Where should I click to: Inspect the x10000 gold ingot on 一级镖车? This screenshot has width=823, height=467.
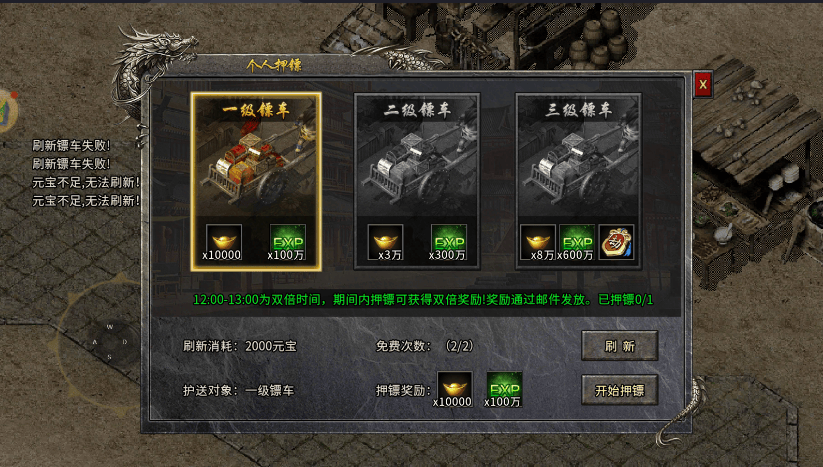pos(224,240)
